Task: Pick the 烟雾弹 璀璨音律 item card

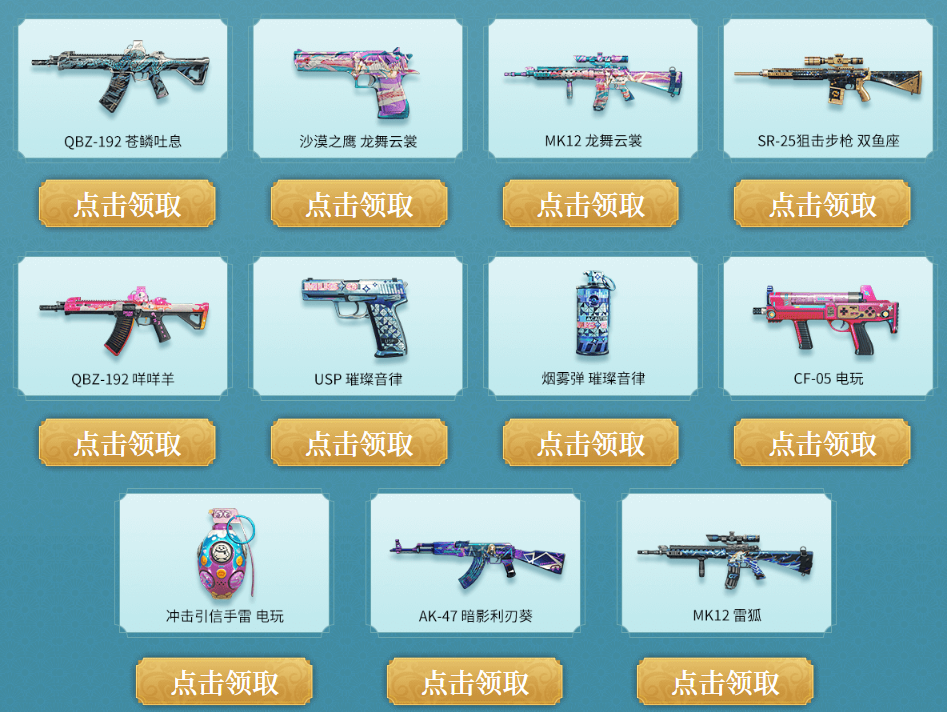Action: (x=593, y=325)
